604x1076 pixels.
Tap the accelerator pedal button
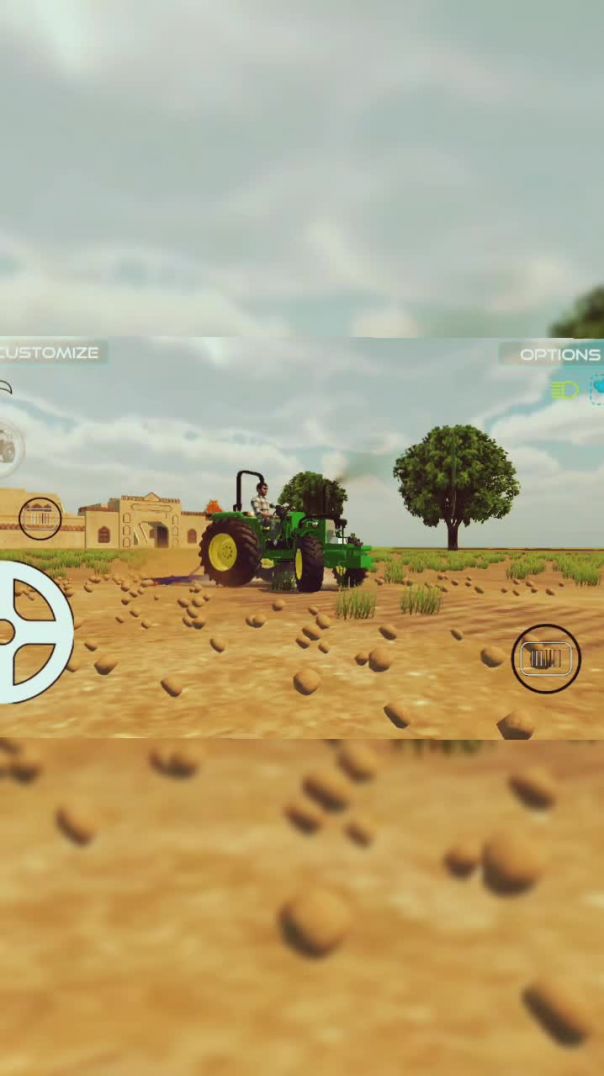[x=546, y=658]
